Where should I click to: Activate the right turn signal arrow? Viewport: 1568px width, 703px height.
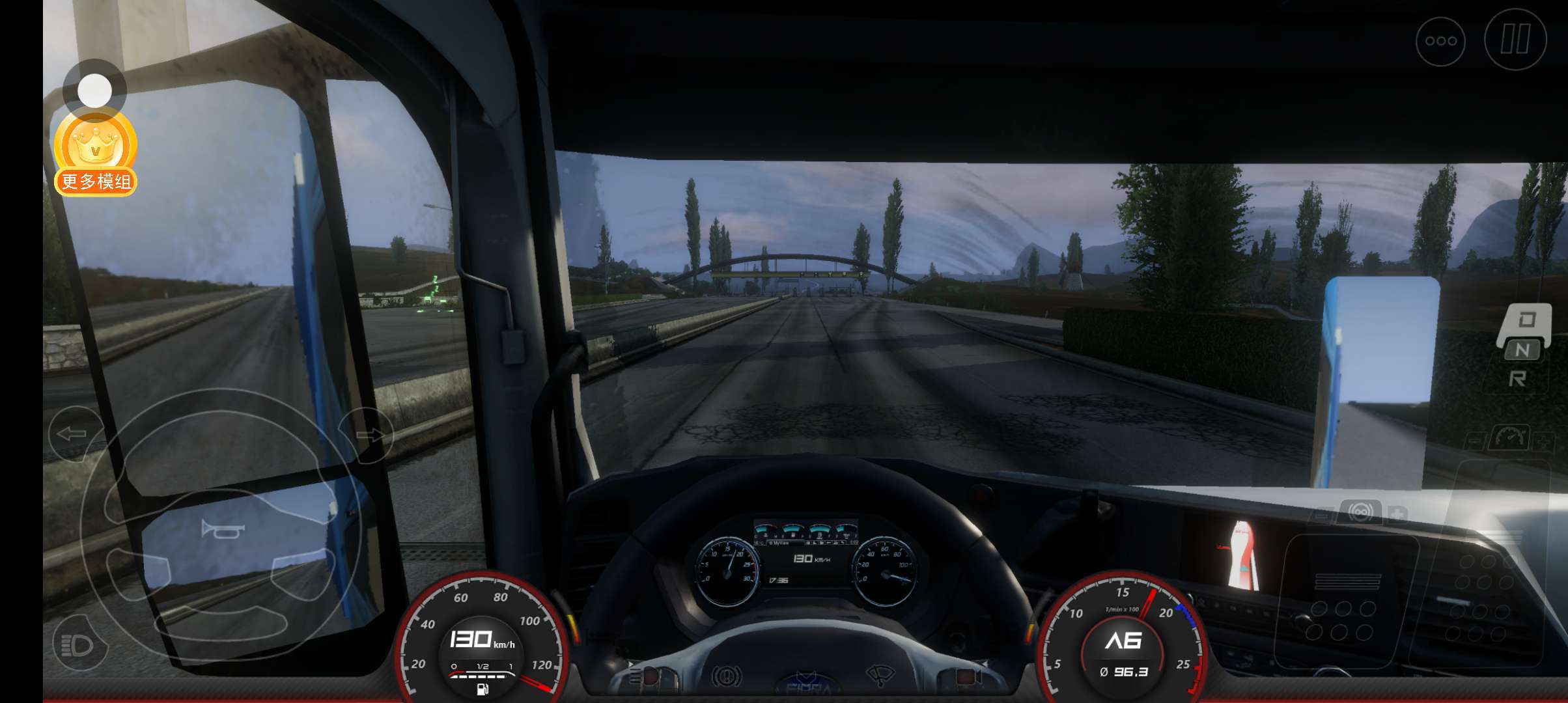click(368, 435)
